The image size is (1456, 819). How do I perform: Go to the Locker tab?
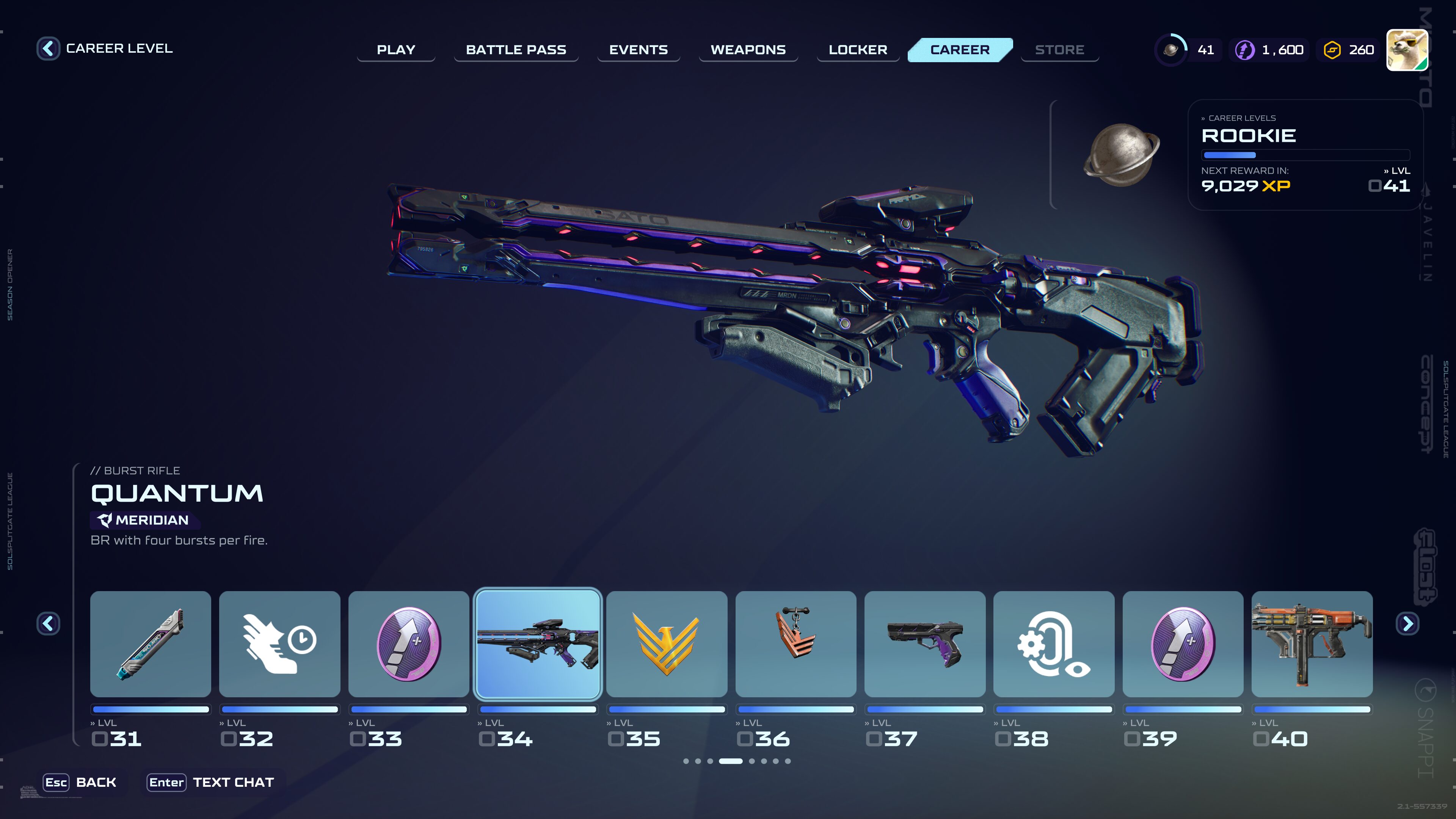click(x=857, y=50)
